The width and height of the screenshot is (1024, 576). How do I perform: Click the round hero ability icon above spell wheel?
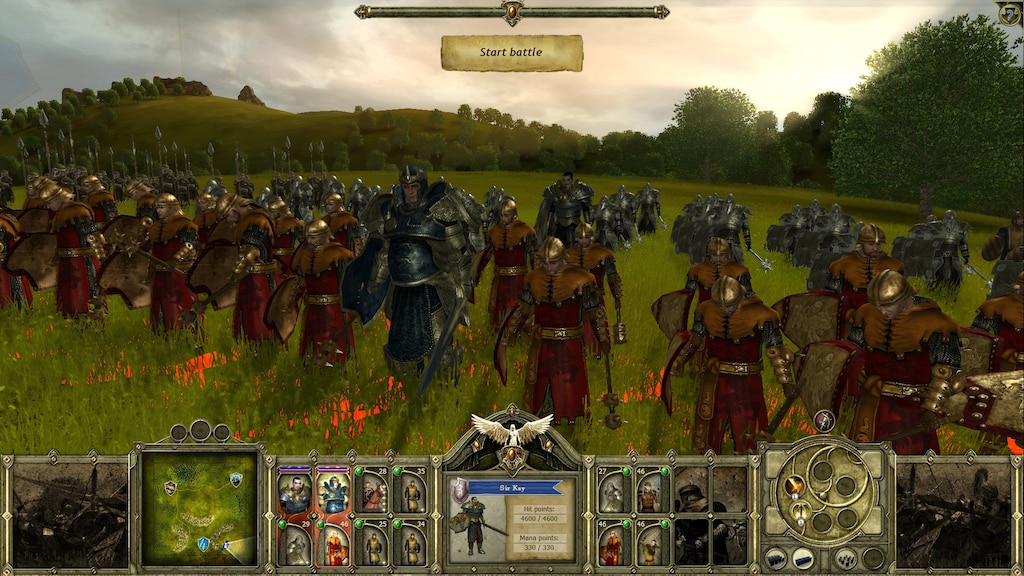(x=825, y=421)
